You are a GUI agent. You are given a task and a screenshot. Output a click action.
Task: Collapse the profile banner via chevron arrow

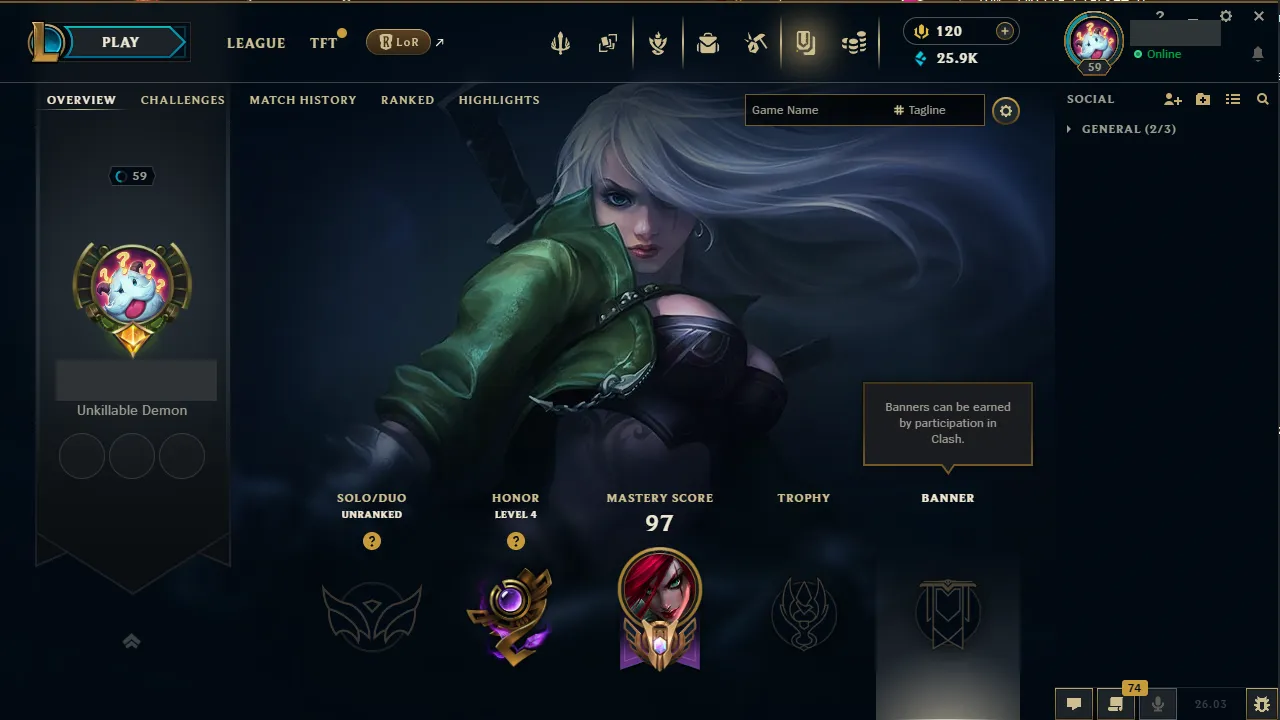point(131,641)
